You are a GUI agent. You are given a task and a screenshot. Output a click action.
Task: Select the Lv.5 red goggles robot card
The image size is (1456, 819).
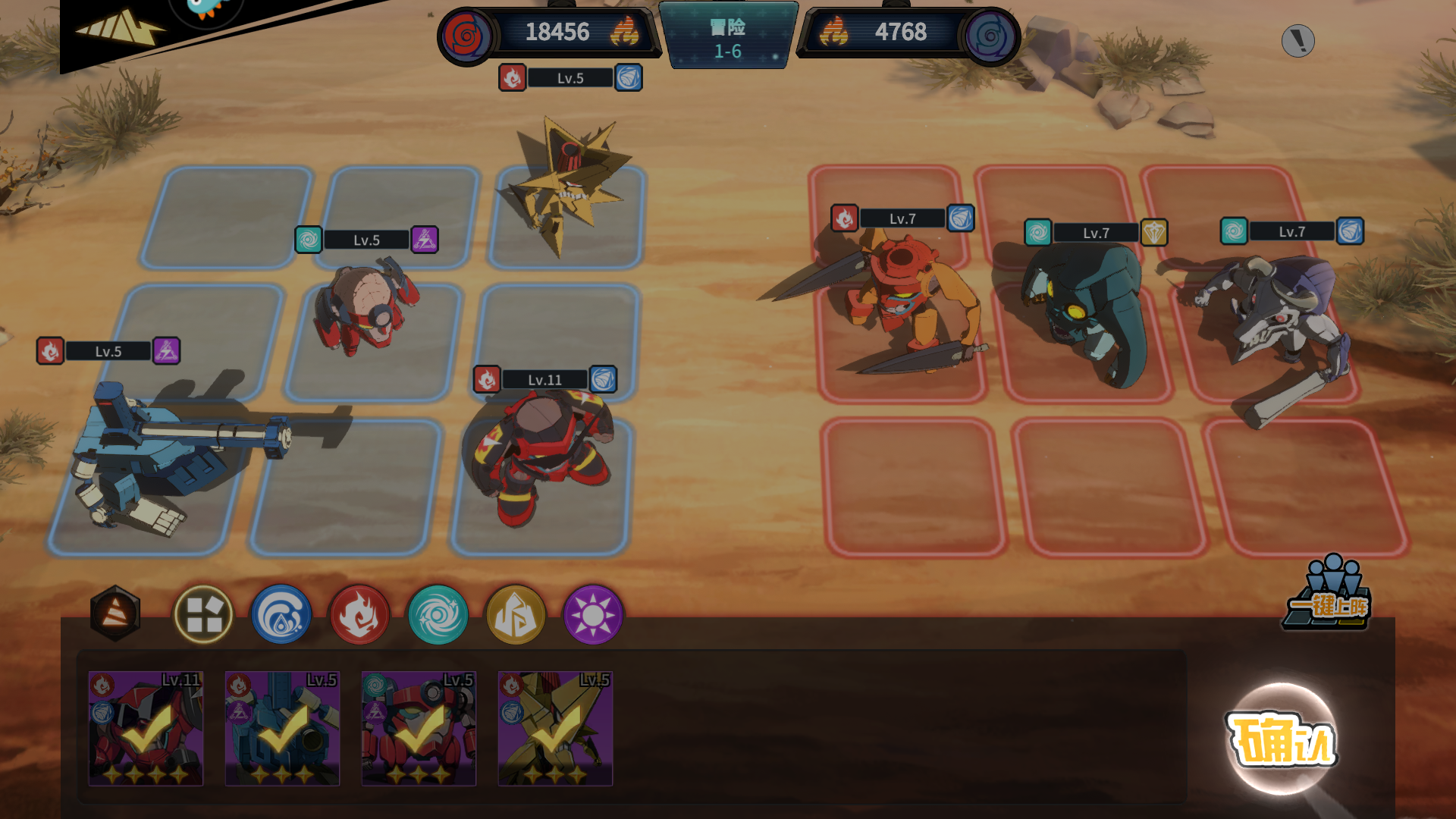click(x=419, y=728)
